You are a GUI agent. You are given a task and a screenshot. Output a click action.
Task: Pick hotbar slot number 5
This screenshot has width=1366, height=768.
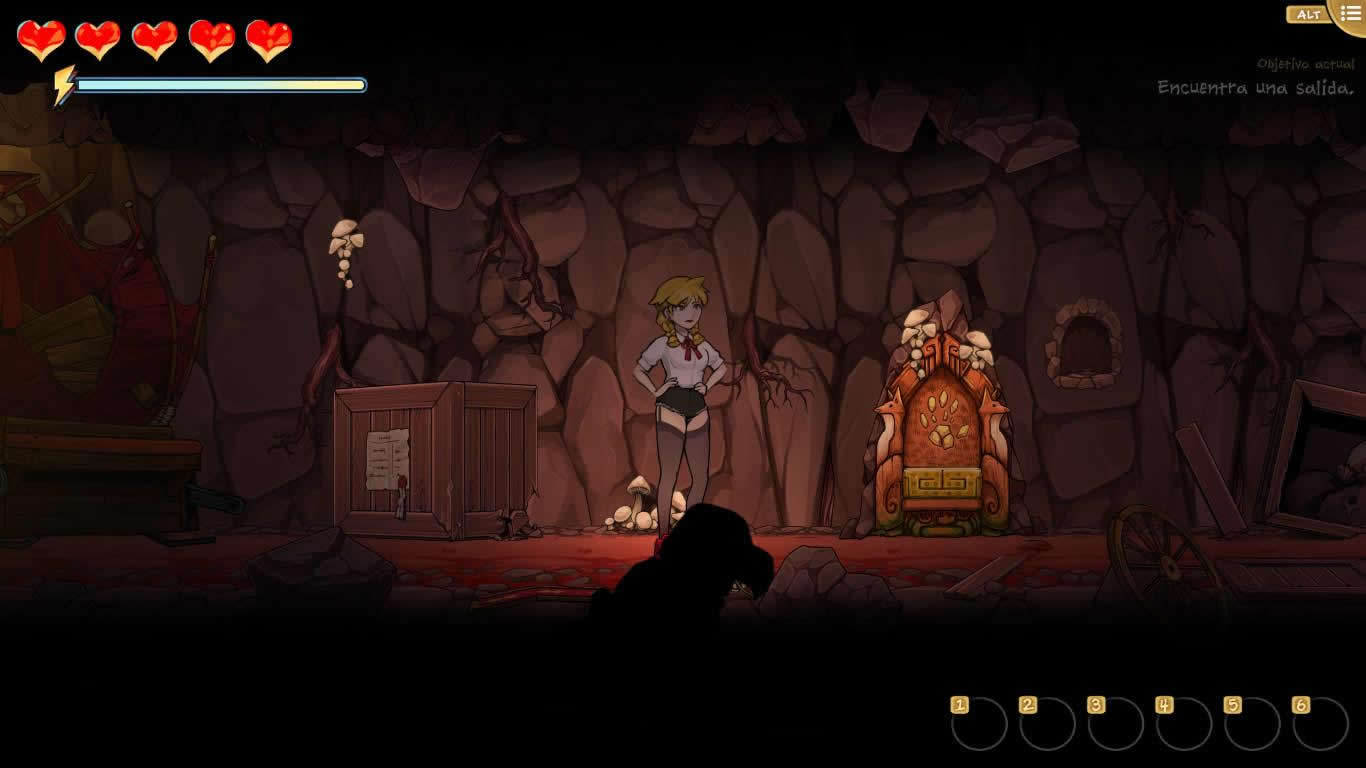(x=1252, y=724)
